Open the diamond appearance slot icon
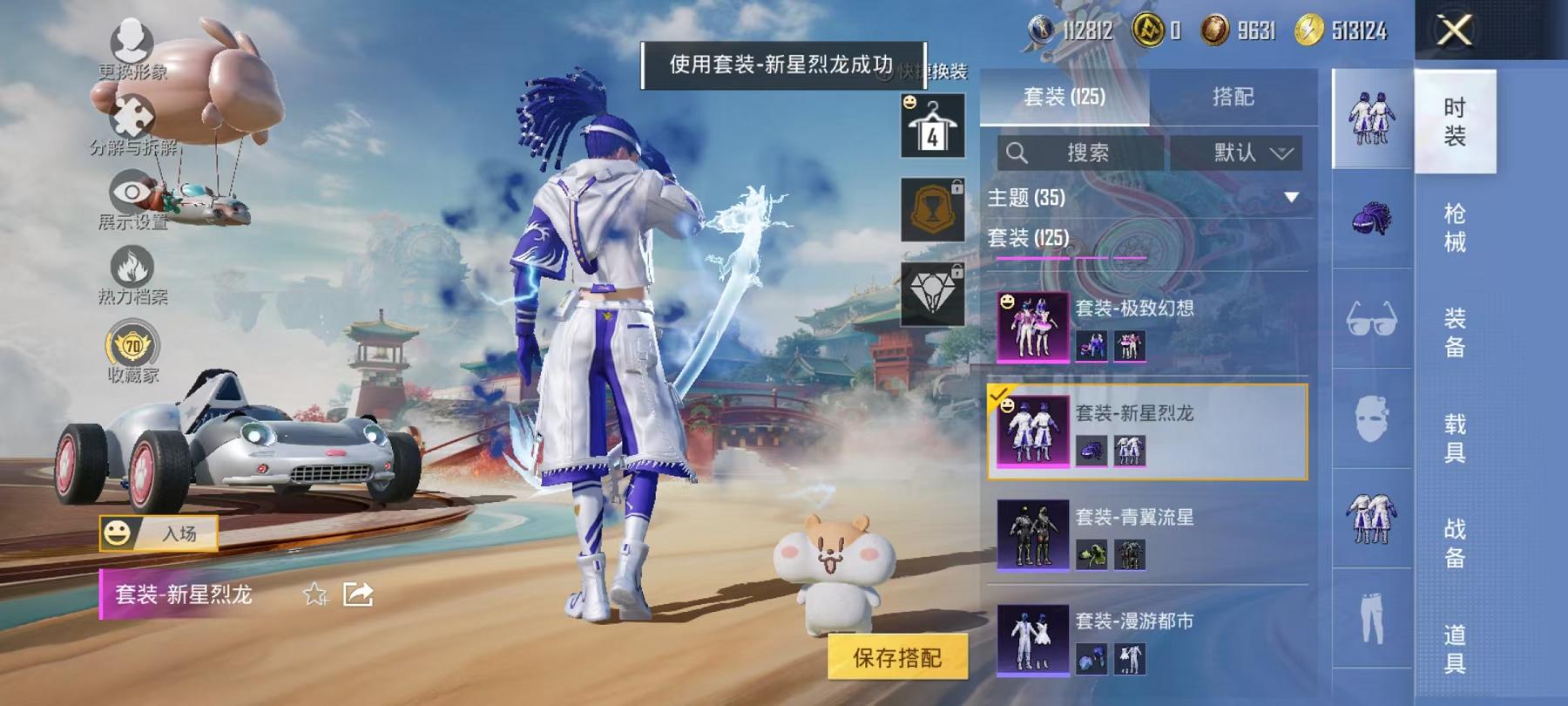 click(x=934, y=296)
